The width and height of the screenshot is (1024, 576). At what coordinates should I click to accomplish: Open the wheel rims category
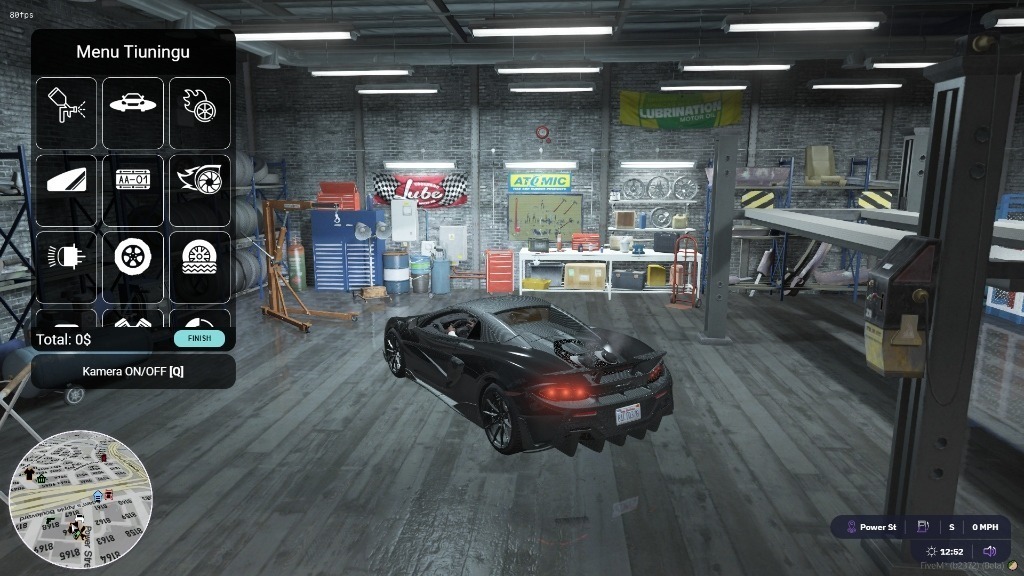tap(133, 267)
